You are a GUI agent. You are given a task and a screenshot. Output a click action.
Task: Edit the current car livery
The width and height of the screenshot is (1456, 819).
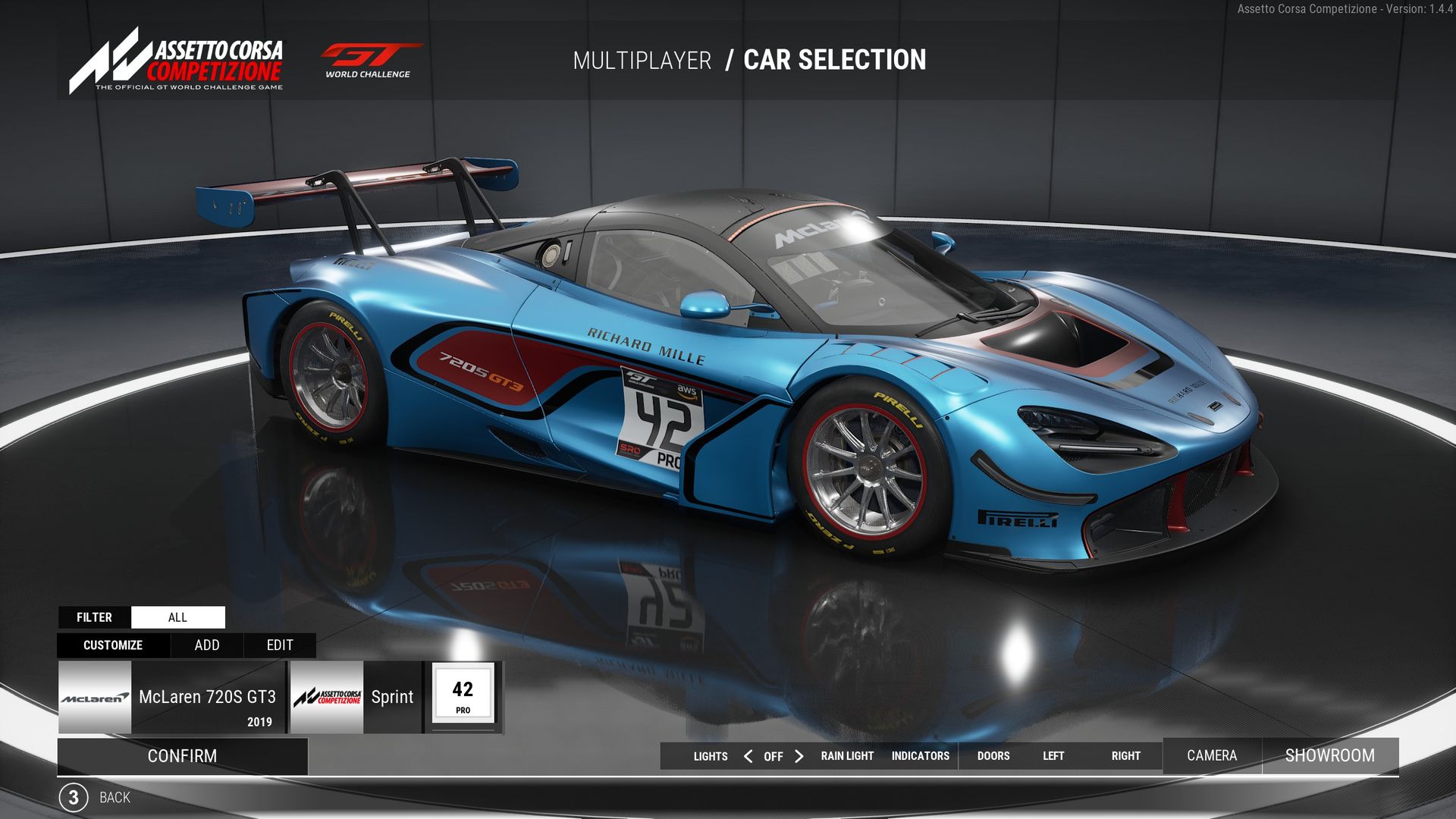pyautogui.click(x=280, y=645)
